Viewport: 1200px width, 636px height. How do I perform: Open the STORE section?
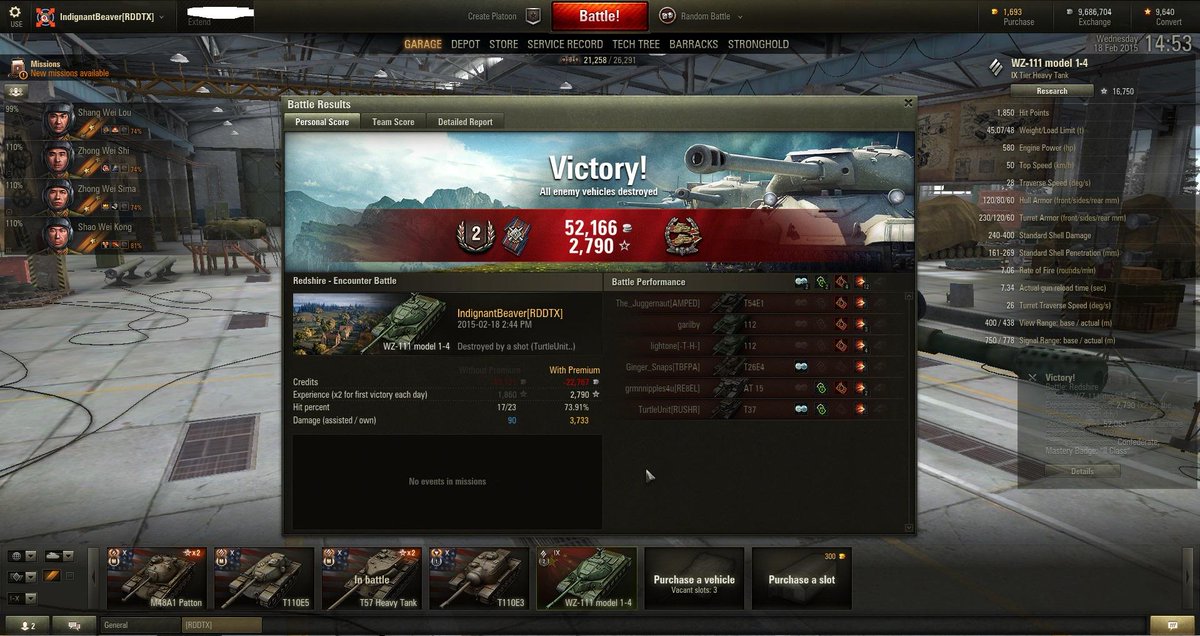pos(503,44)
